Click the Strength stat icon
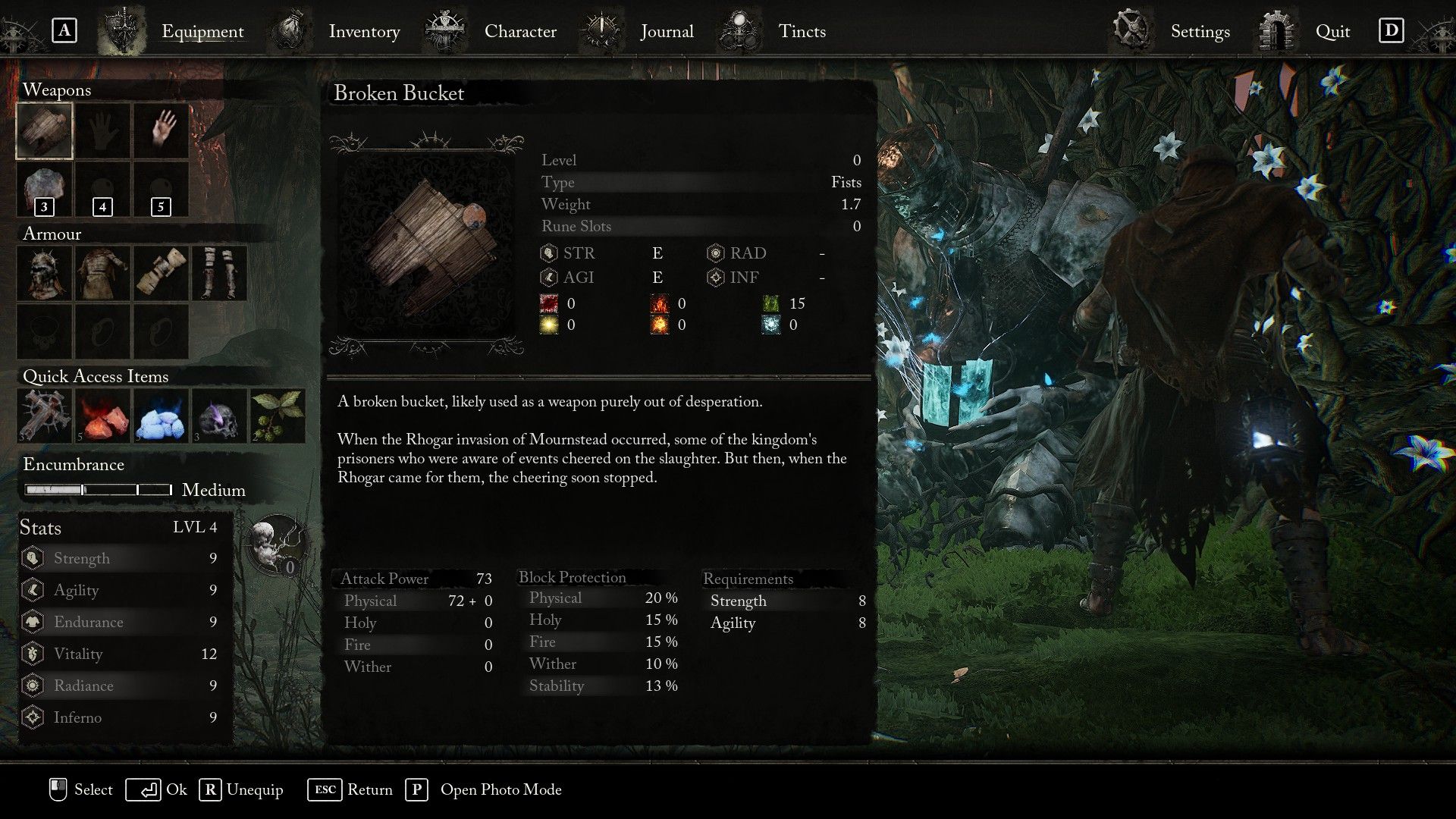This screenshot has width=1456, height=819. coord(32,558)
